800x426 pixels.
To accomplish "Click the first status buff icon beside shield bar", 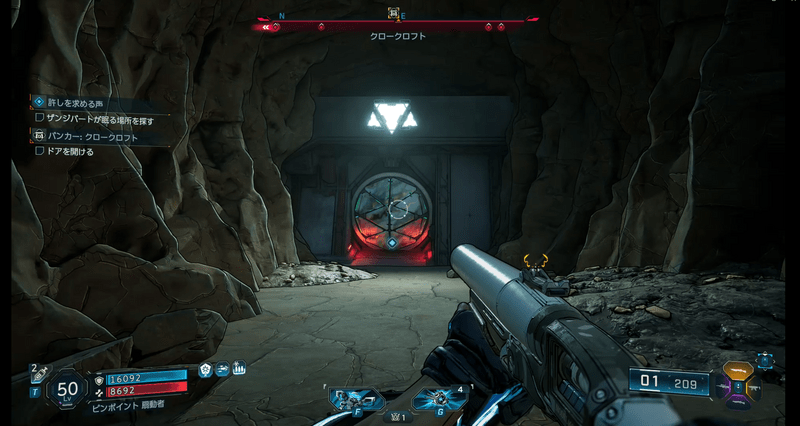I will point(205,370).
